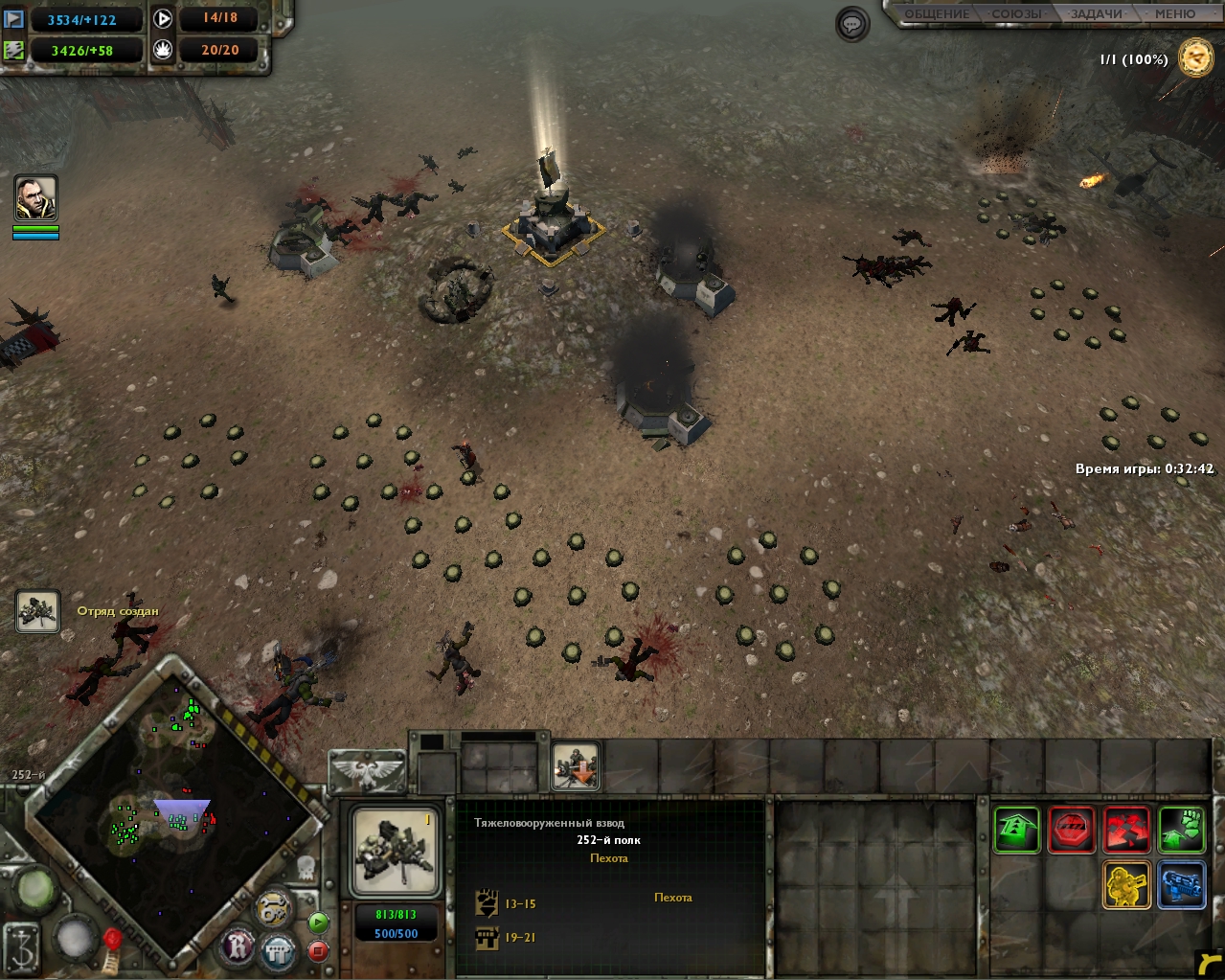Click the green play button near minimap

(x=318, y=923)
